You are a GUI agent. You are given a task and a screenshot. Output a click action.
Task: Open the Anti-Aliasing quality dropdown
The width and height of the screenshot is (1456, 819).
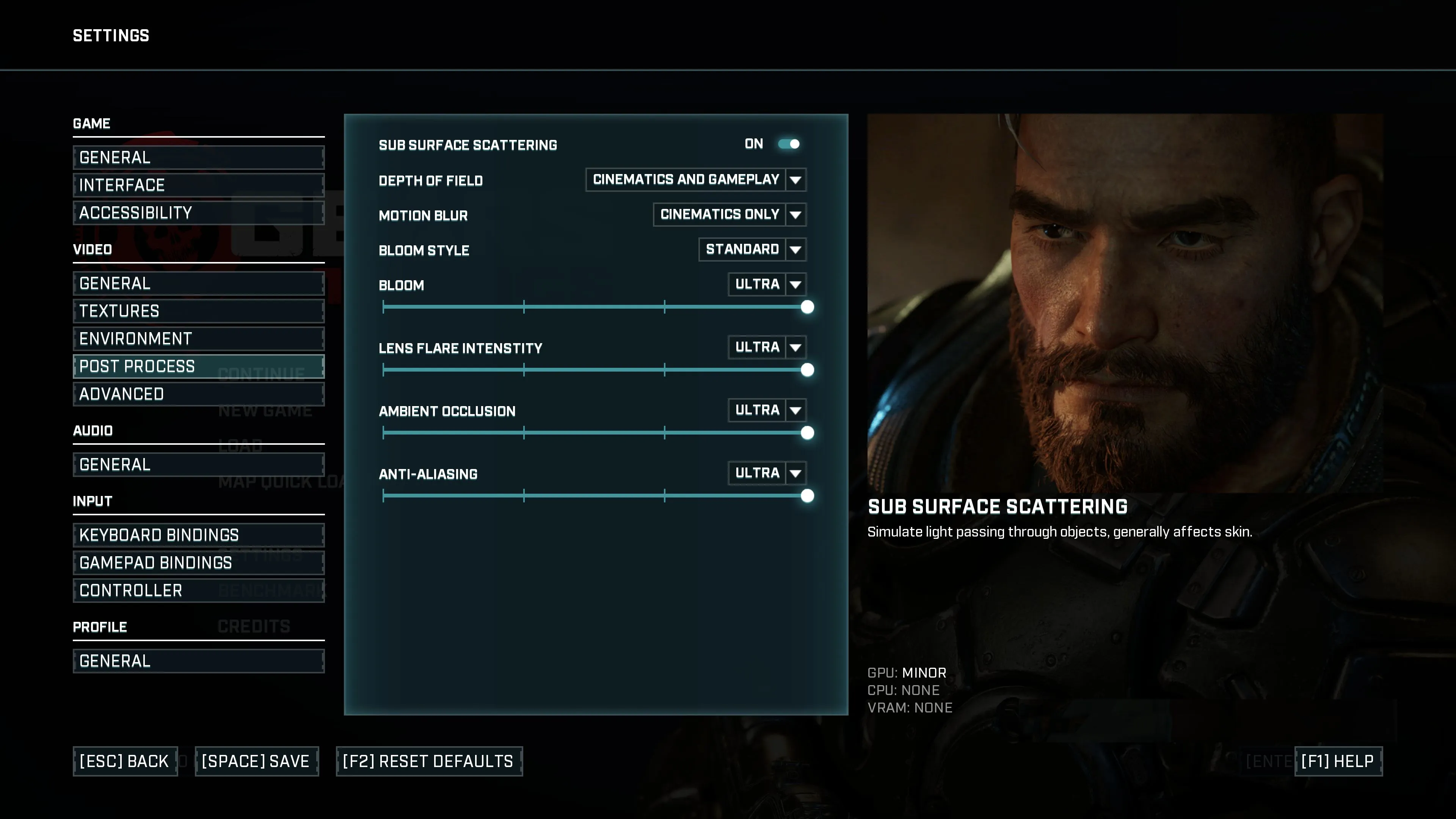click(766, 473)
